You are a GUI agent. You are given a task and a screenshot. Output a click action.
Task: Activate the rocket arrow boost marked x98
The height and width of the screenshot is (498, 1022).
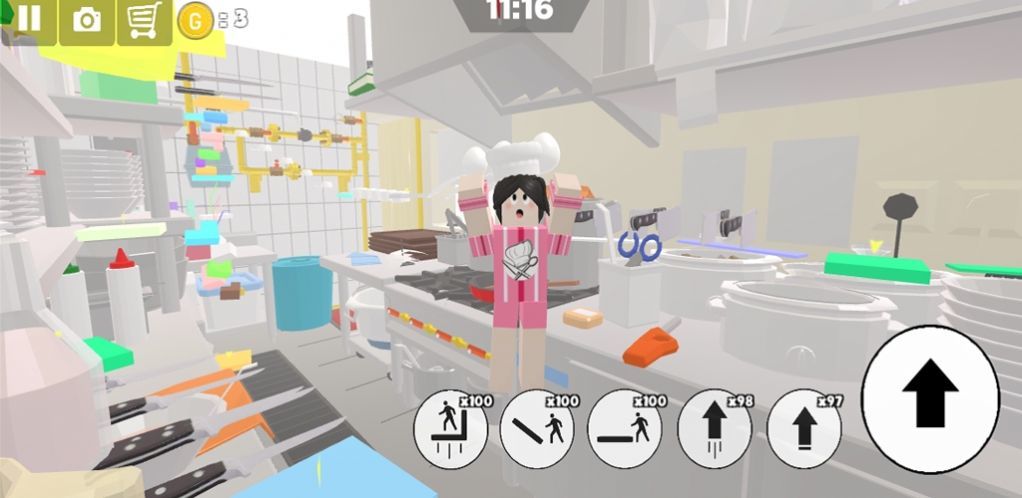(714, 431)
